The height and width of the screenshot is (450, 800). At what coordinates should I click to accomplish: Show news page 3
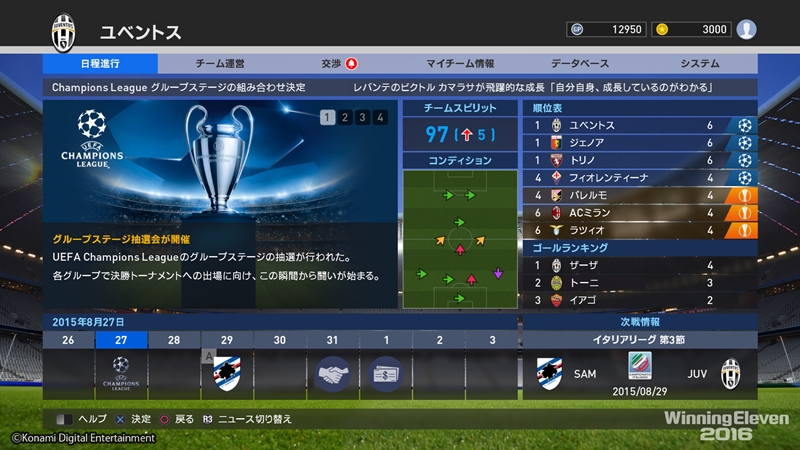362,118
